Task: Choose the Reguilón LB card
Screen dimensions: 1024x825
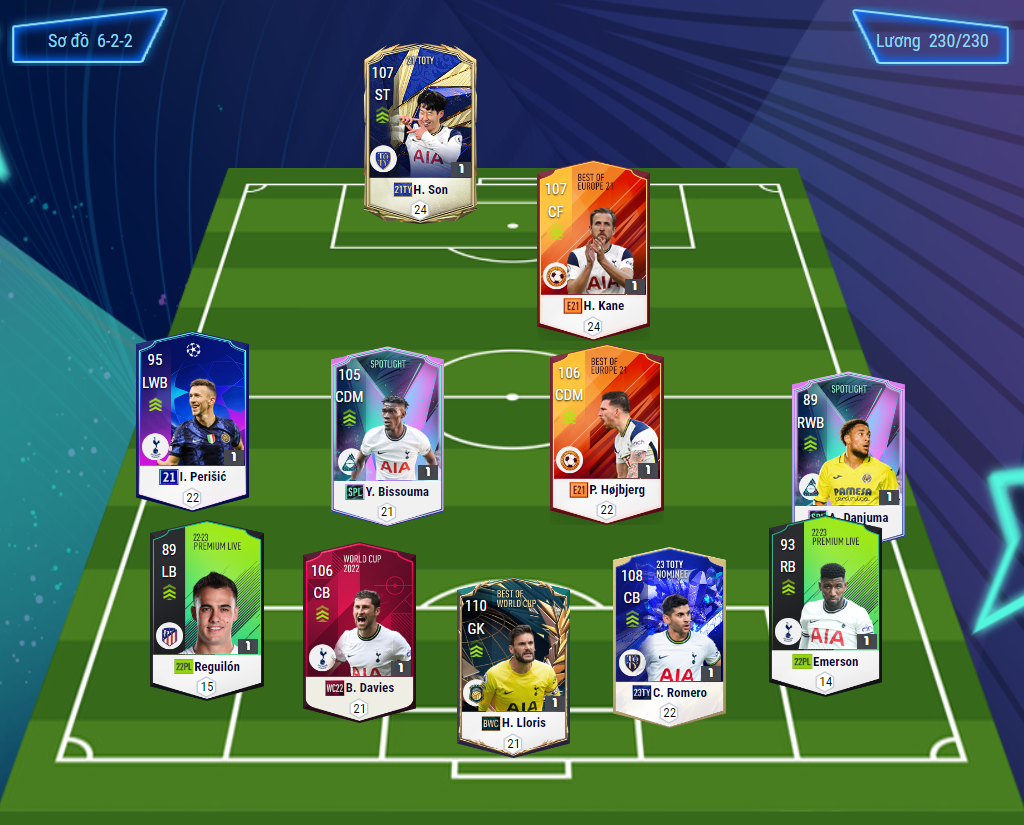Action: pyautogui.click(x=207, y=605)
